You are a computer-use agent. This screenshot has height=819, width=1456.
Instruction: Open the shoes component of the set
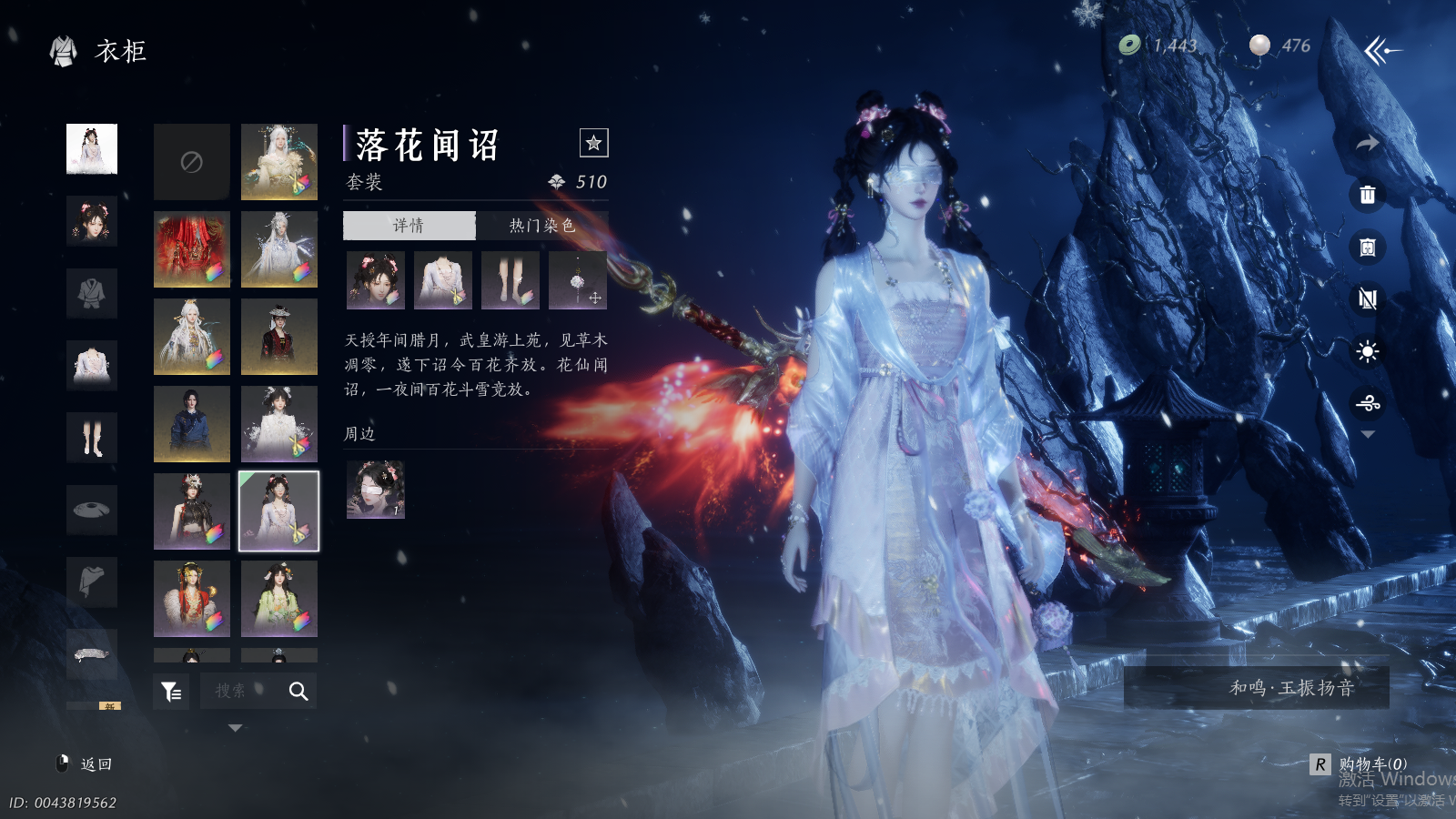(x=511, y=280)
